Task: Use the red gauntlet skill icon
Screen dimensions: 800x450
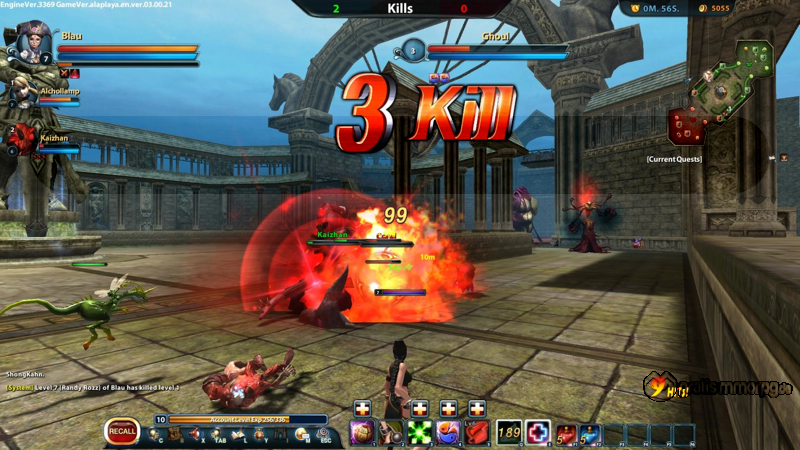Action: tap(478, 433)
